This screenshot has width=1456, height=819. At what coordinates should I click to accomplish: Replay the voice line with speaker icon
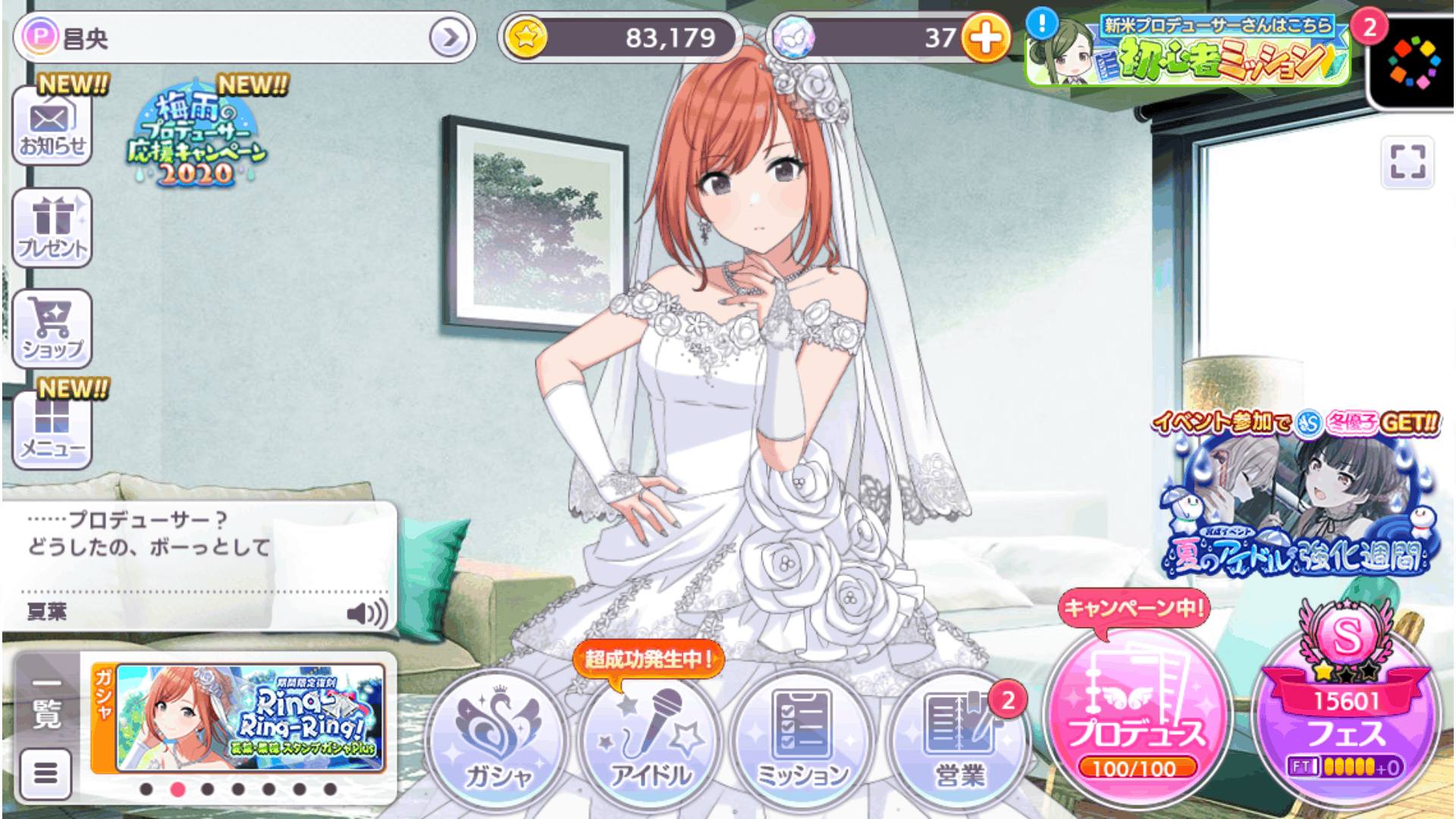point(366,612)
